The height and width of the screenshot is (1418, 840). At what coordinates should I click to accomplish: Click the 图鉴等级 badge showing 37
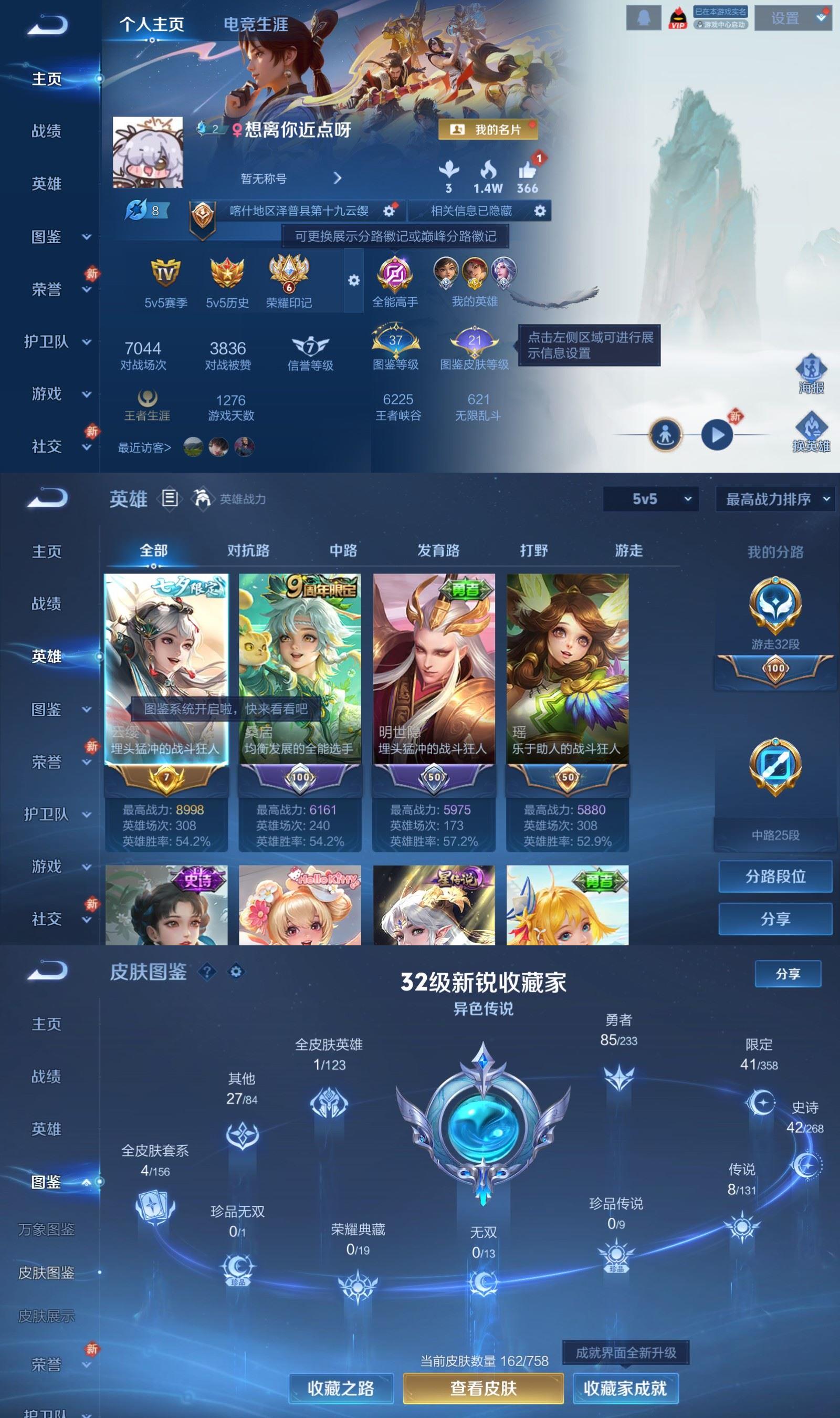pyautogui.click(x=396, y=340)
